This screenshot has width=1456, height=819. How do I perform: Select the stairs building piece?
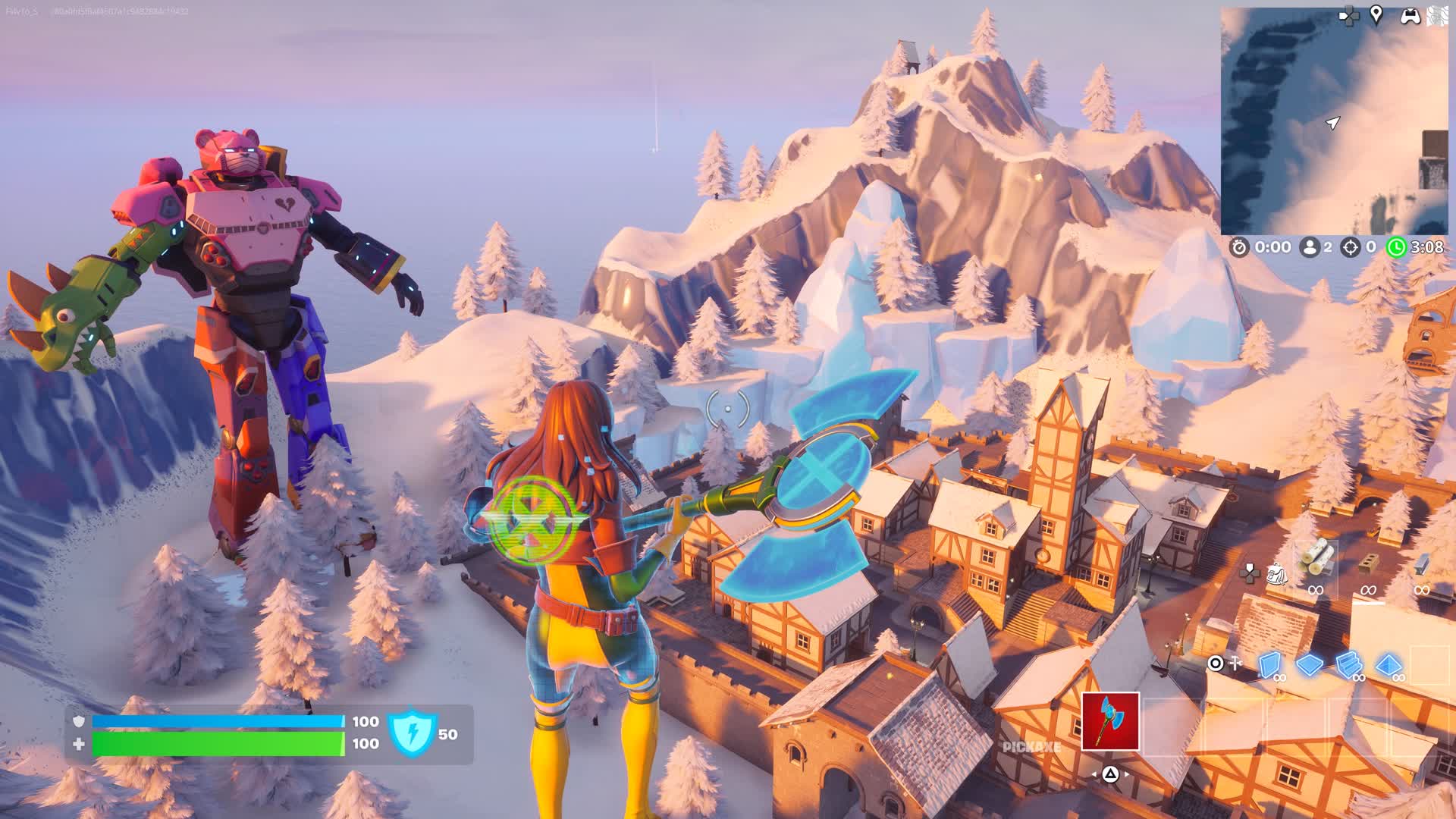[1348, 664]
